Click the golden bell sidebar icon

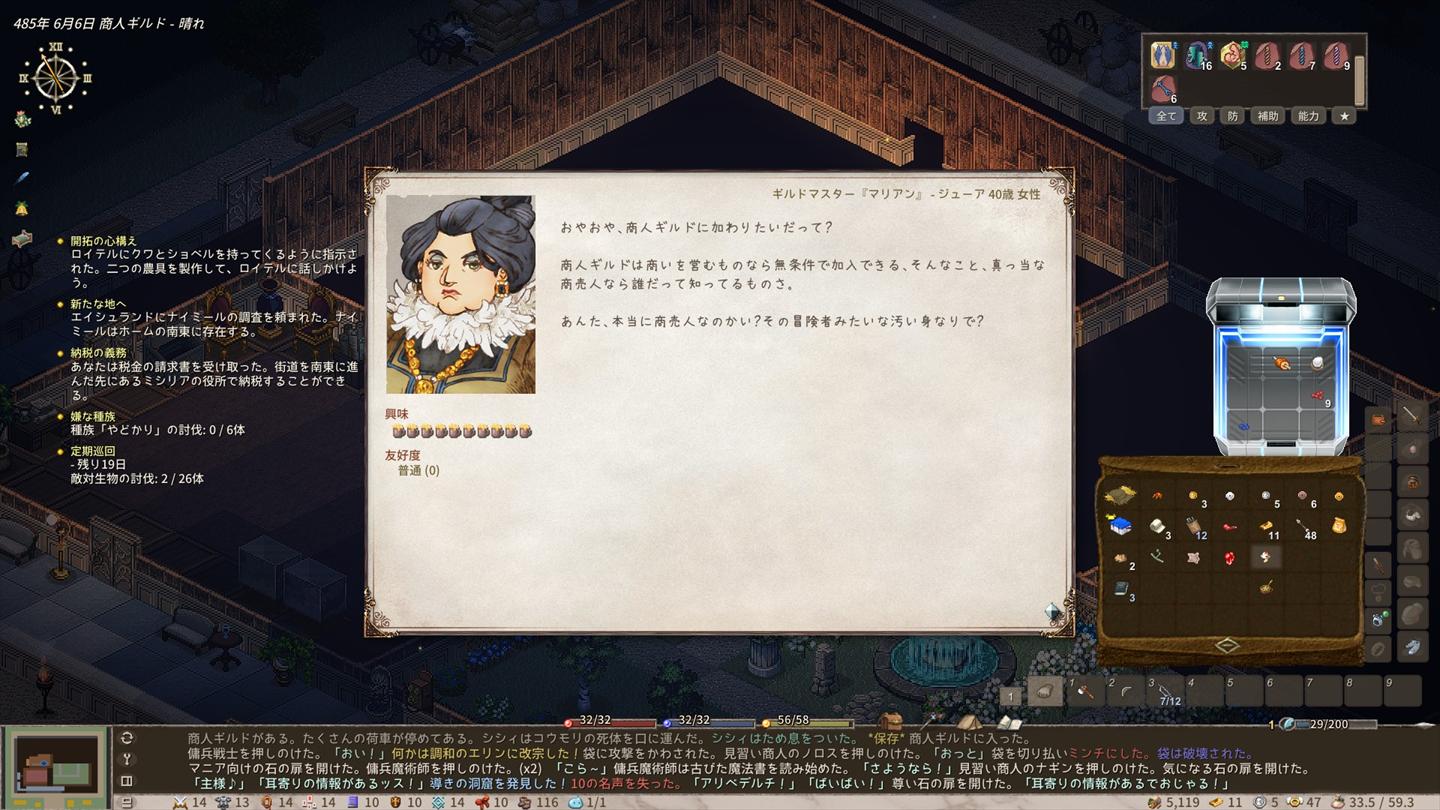coord(22,208)
